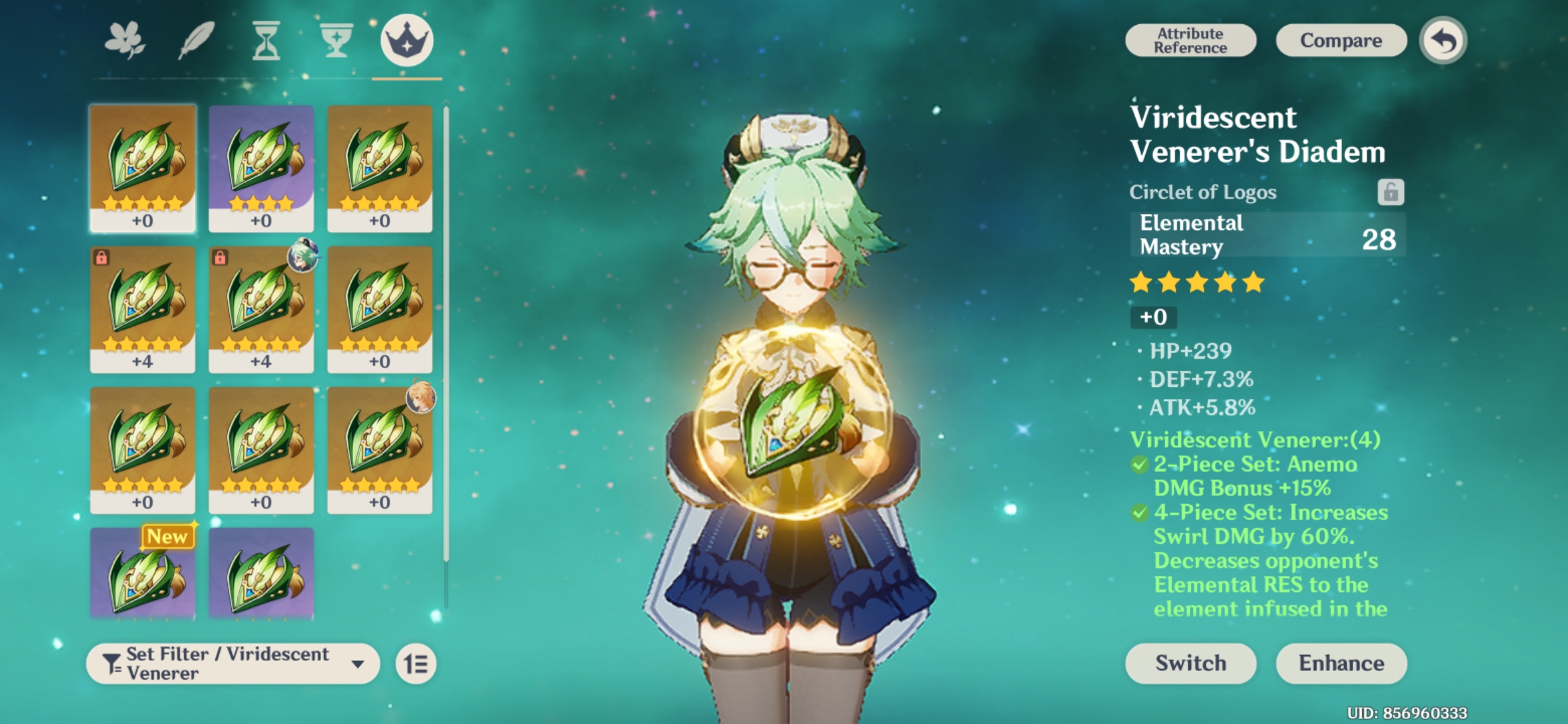Open the Compare panel
The width and height of the screenshot is (1568, 724).
click(x=1340, y=40)
